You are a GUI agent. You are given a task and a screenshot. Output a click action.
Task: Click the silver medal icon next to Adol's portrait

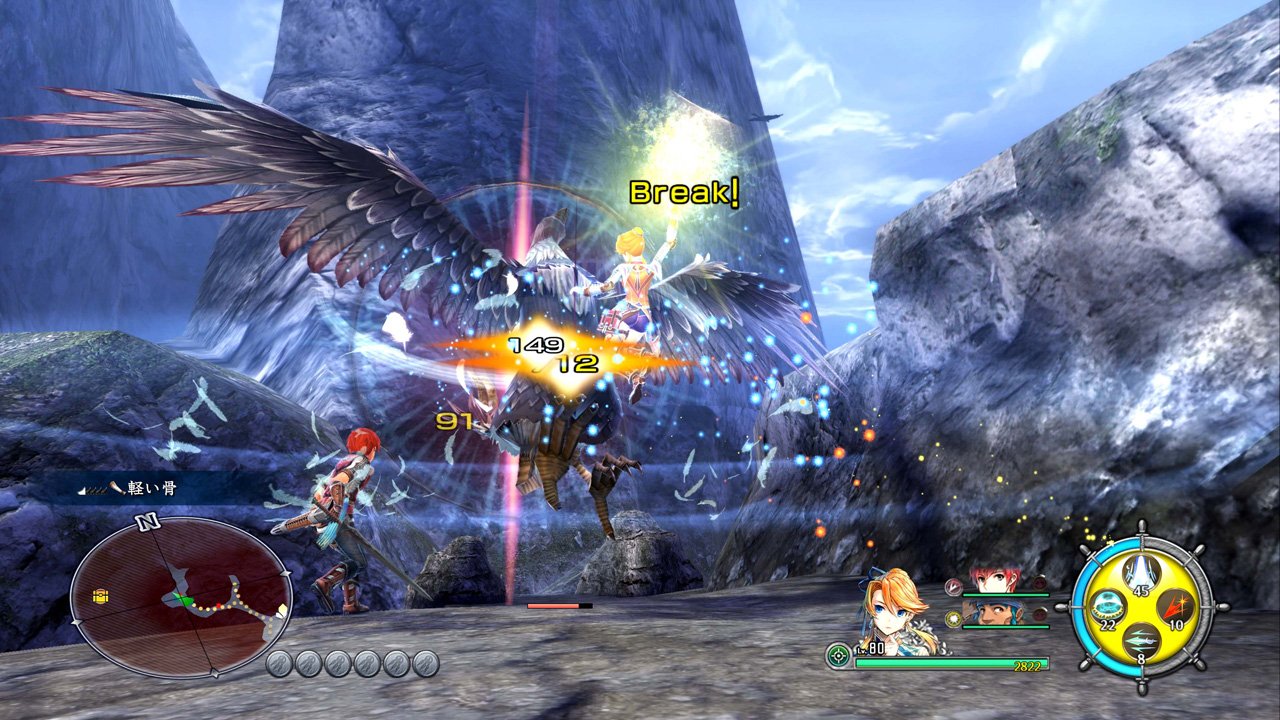[x=953, y=587]
